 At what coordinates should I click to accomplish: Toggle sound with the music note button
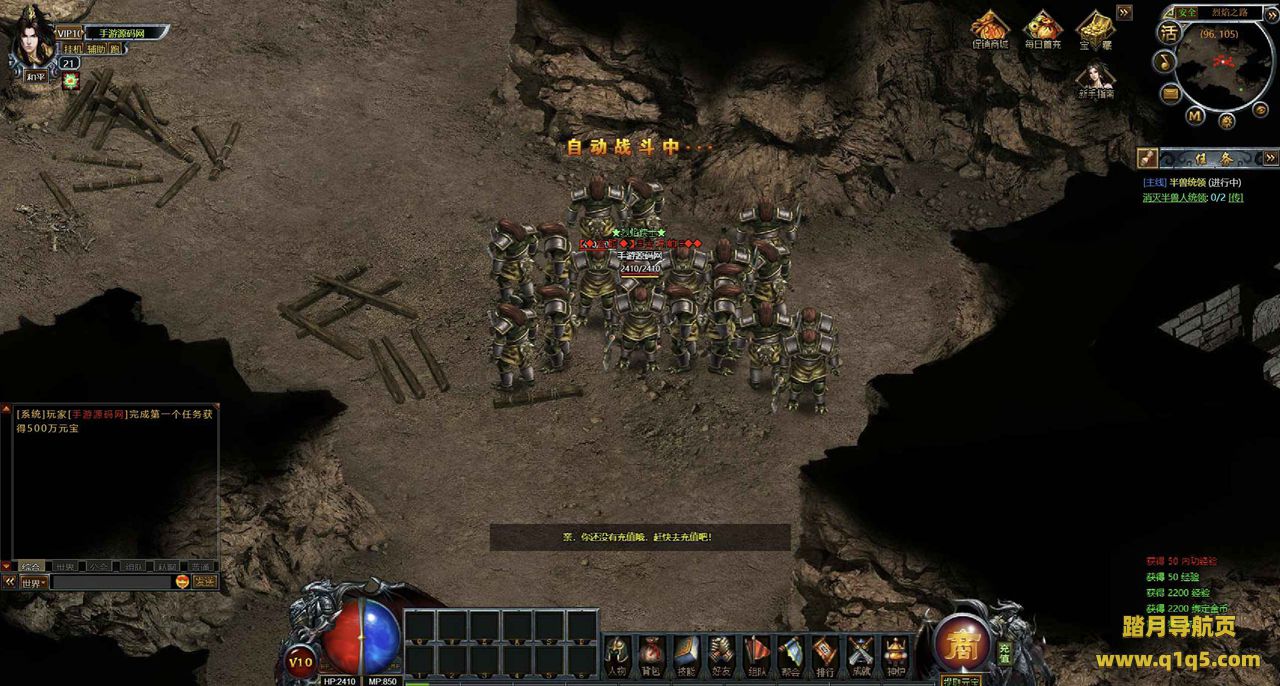[1164, 62]
